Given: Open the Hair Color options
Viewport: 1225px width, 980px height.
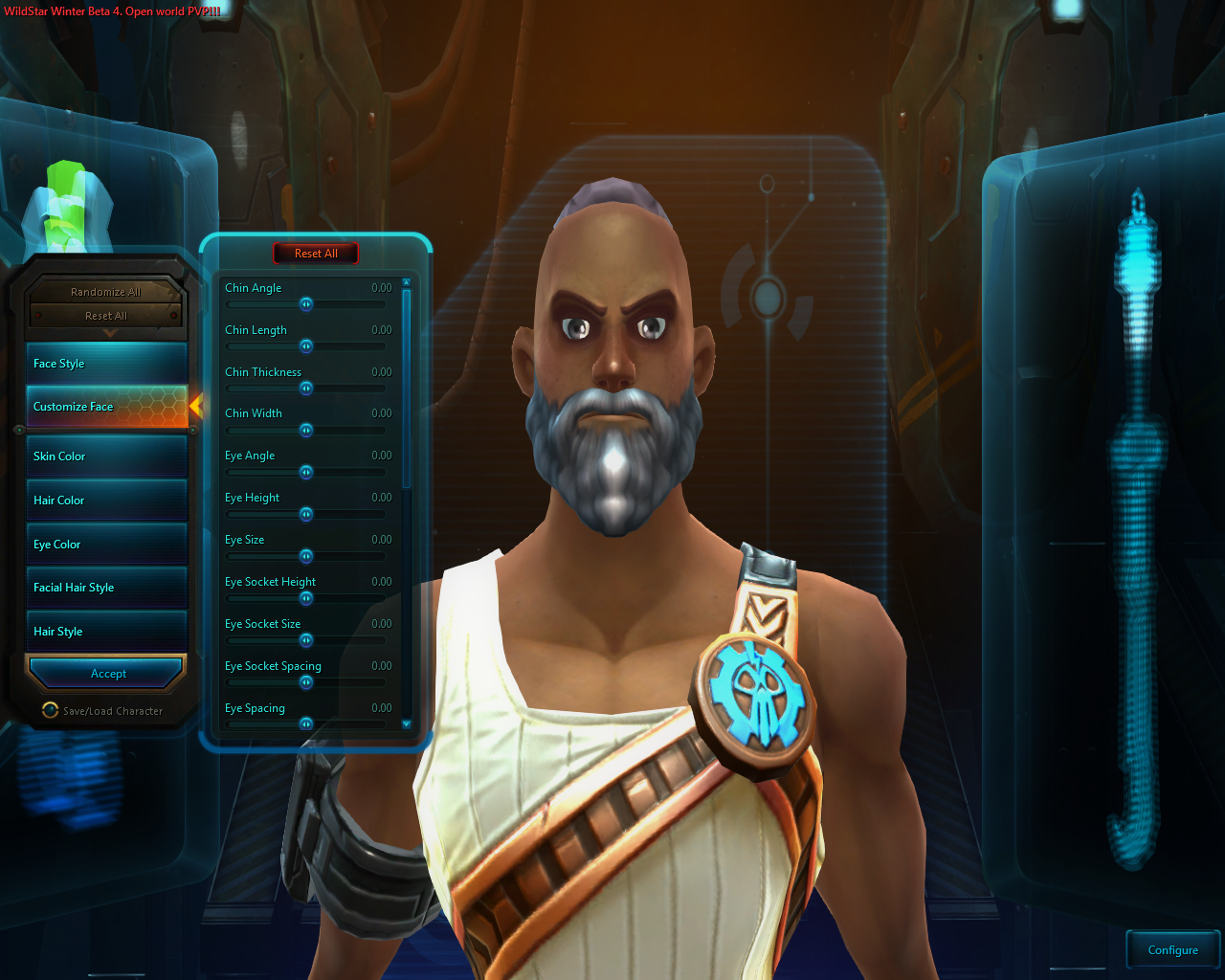Looking at the screenshot, I should (105, 500).
